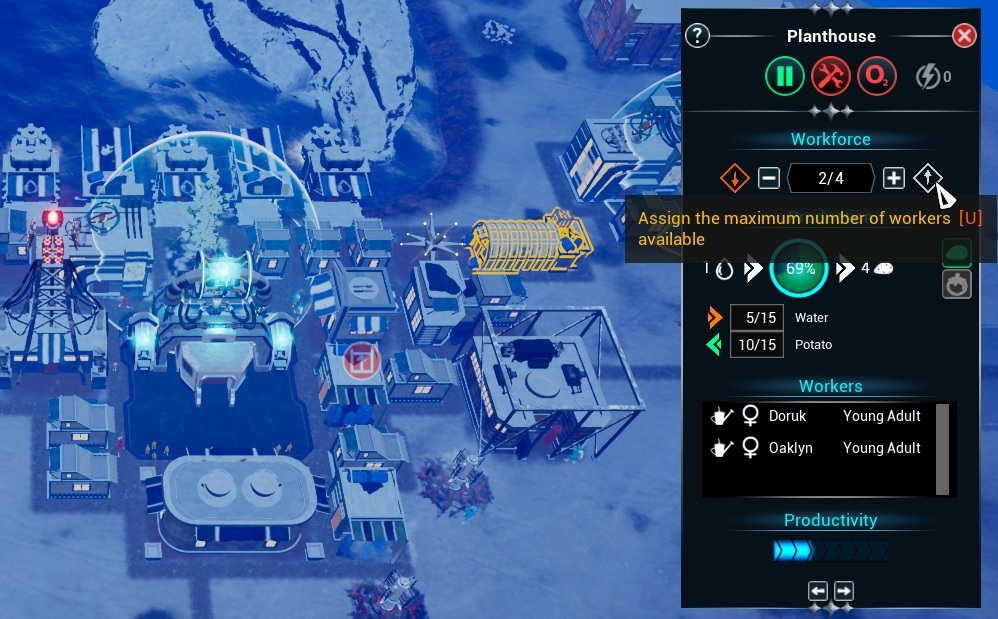Go to next building with right arrow

pos(843,591)
